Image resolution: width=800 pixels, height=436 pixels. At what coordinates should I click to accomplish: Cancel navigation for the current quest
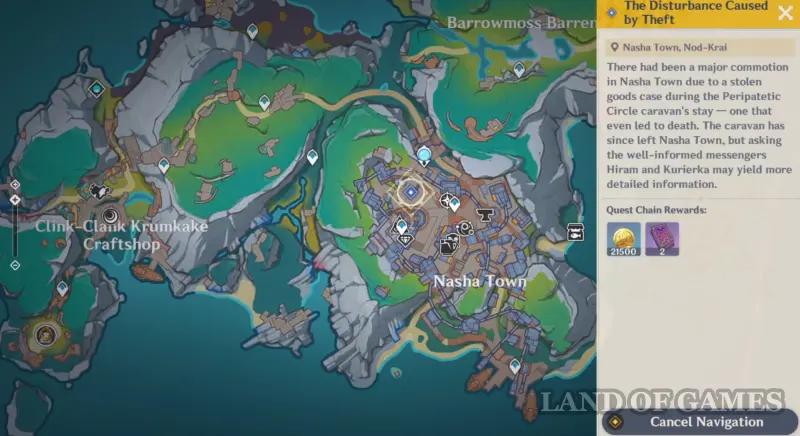pos(698,422)
